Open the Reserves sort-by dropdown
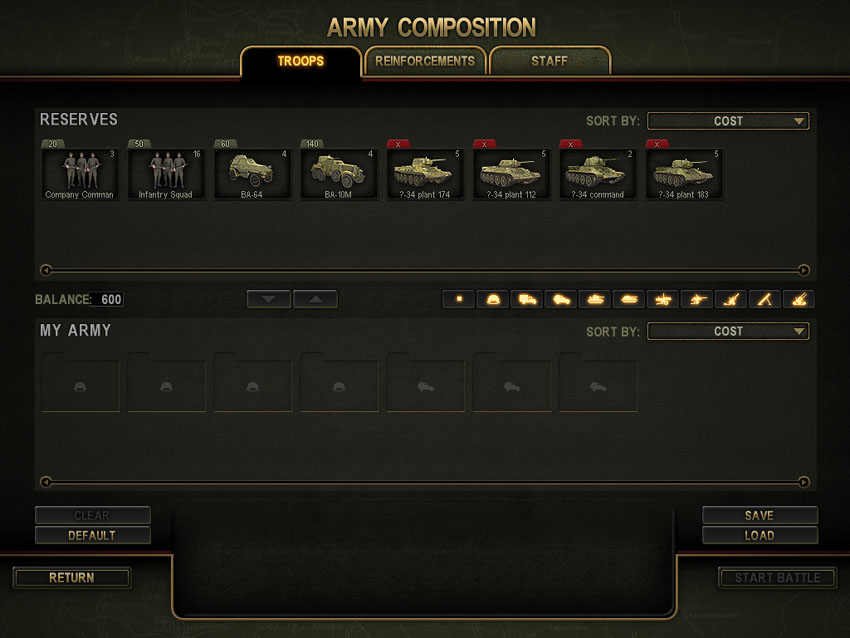Image resolution: width=850 pixels, height=638 pixels. pos(728,121)
